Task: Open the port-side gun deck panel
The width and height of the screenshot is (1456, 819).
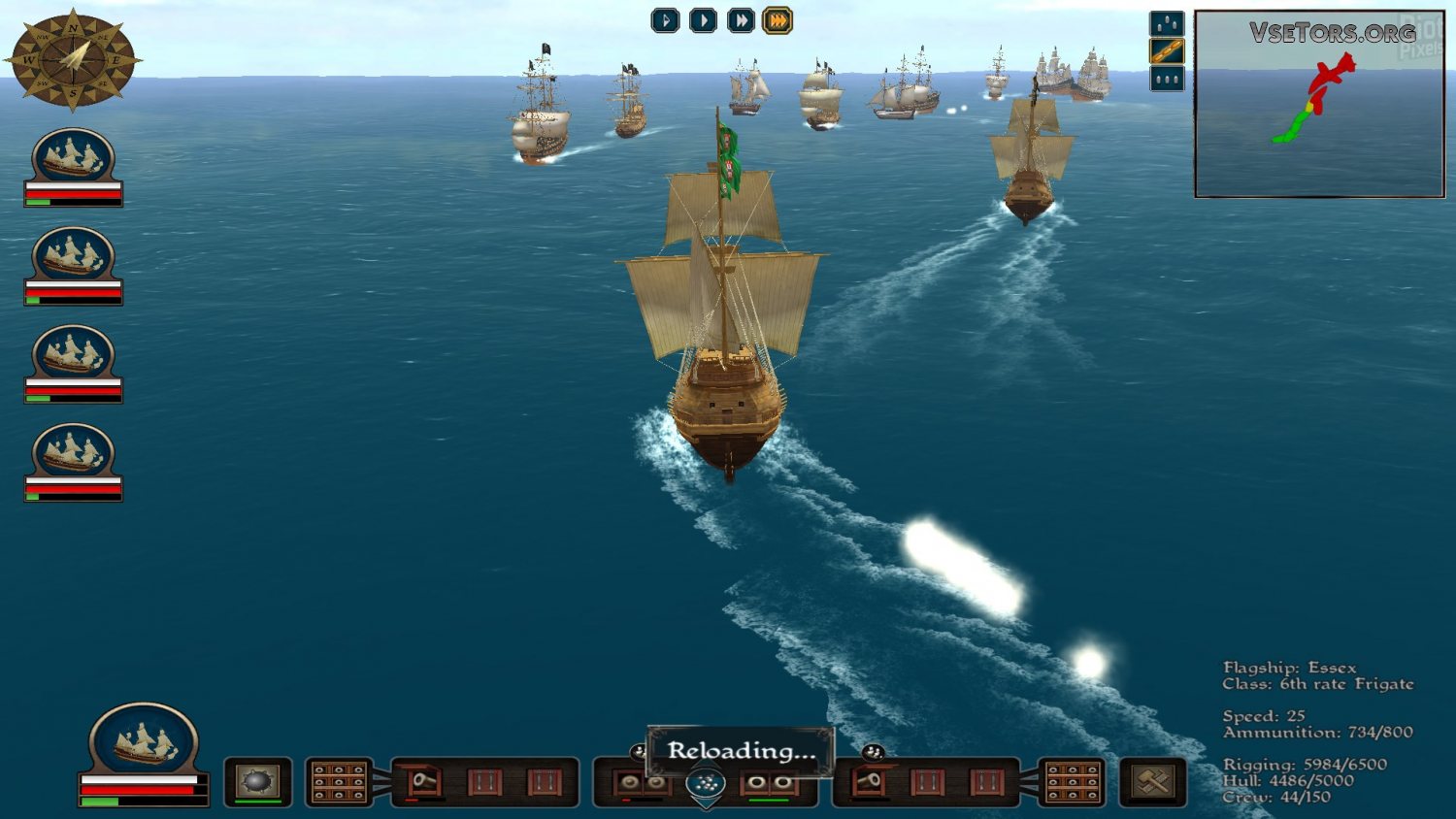Action: pos(339,782)
